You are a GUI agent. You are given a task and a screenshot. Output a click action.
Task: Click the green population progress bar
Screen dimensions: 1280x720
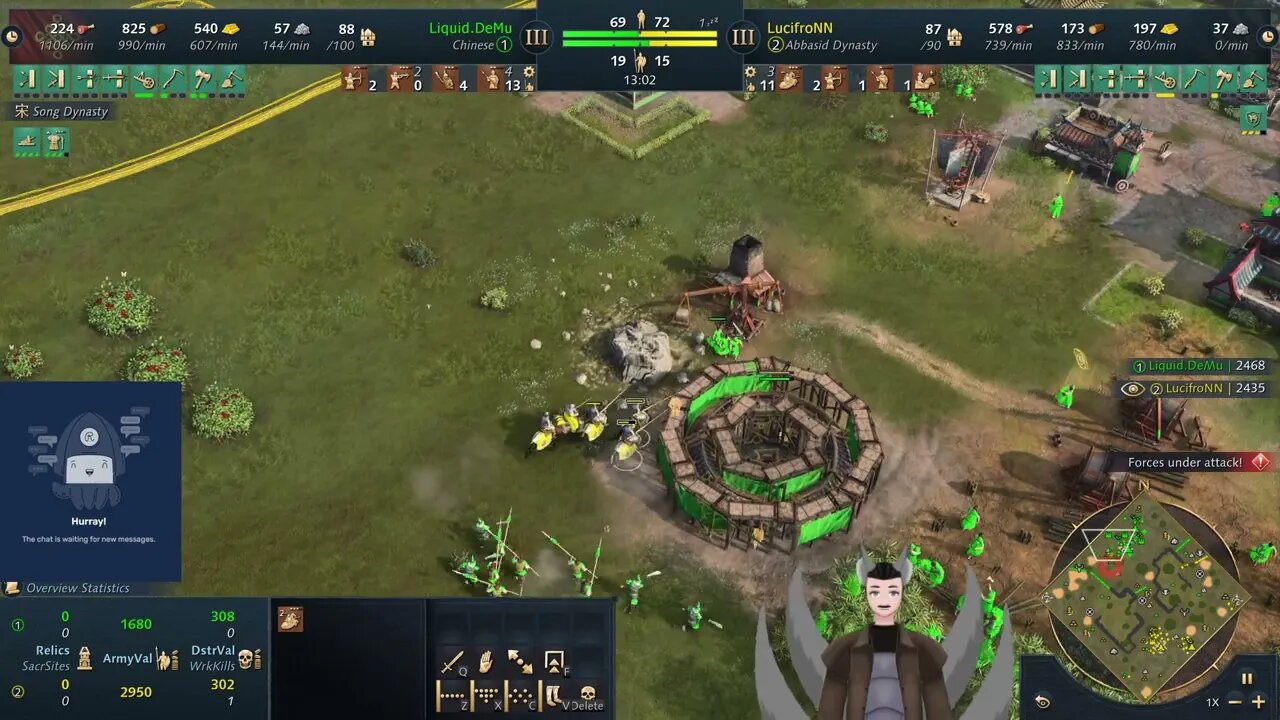tap(600, 34)
